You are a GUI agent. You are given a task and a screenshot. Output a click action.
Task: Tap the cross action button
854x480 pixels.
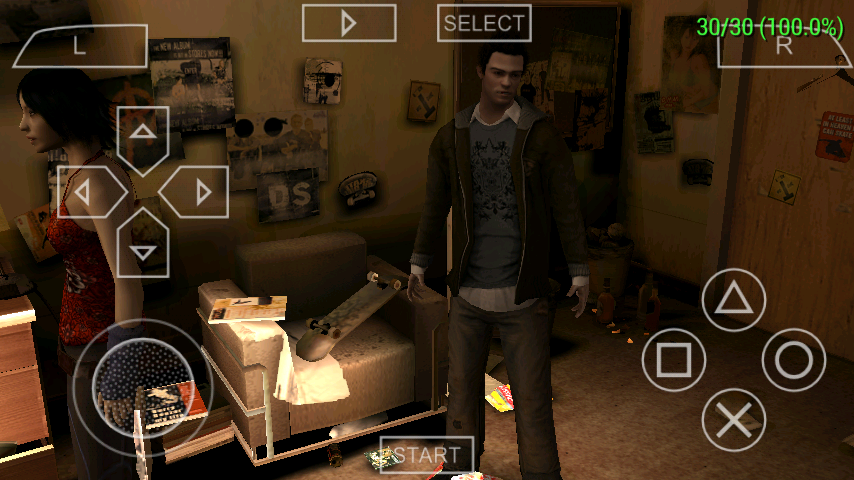click(734, 420)
